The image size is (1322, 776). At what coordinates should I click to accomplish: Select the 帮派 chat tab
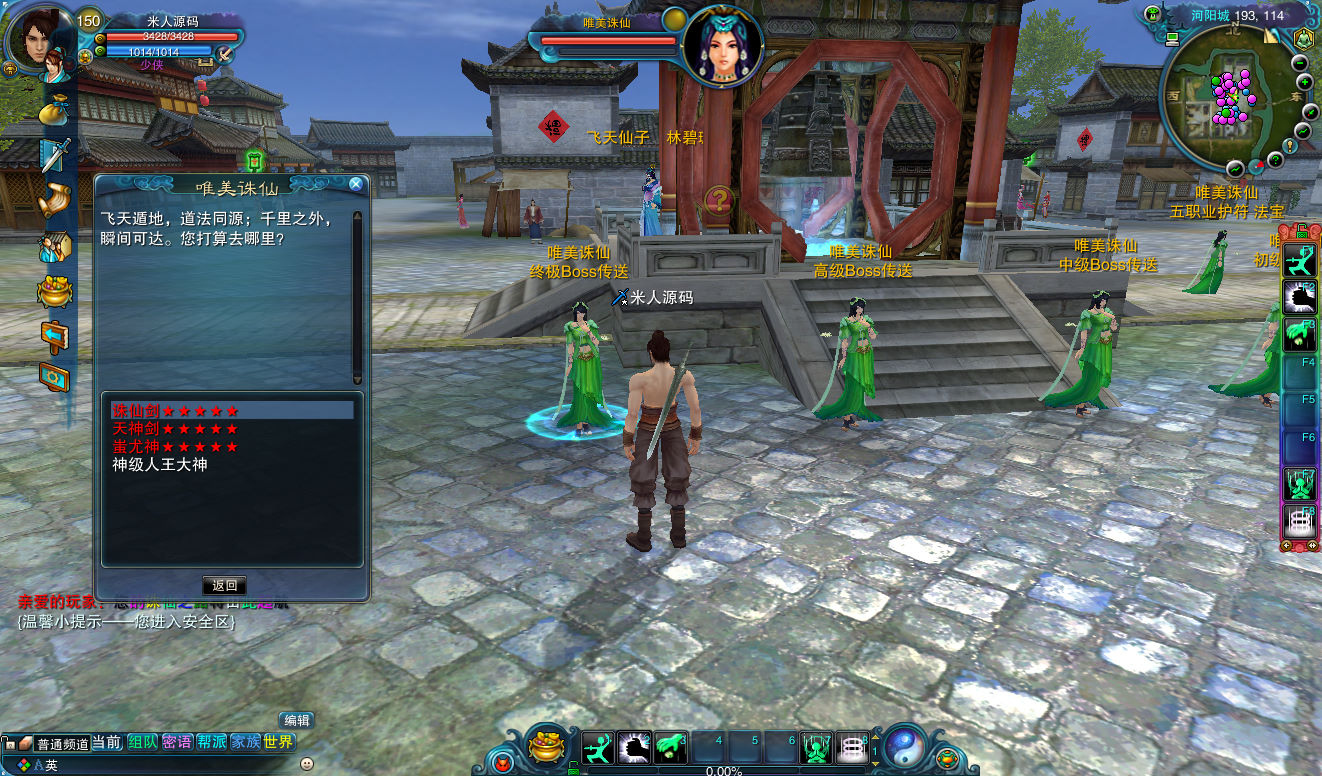pyautogui.click(x=211, y=742)
